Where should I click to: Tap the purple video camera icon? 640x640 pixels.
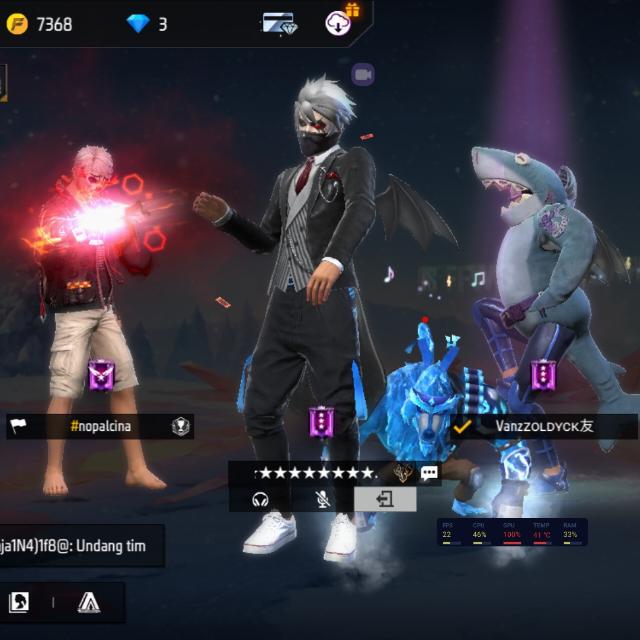pyautogui.click(x=362, y=74)
